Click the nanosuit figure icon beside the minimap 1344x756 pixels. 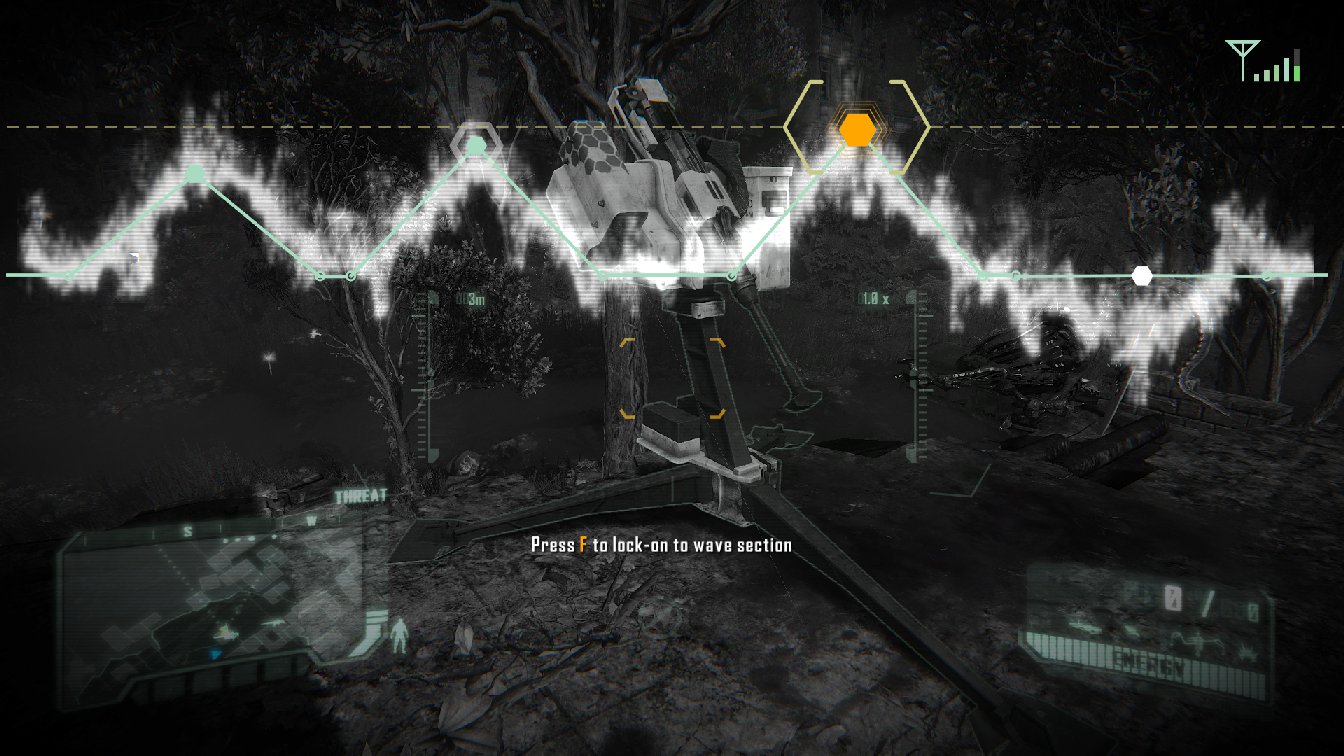coord(400,636)
